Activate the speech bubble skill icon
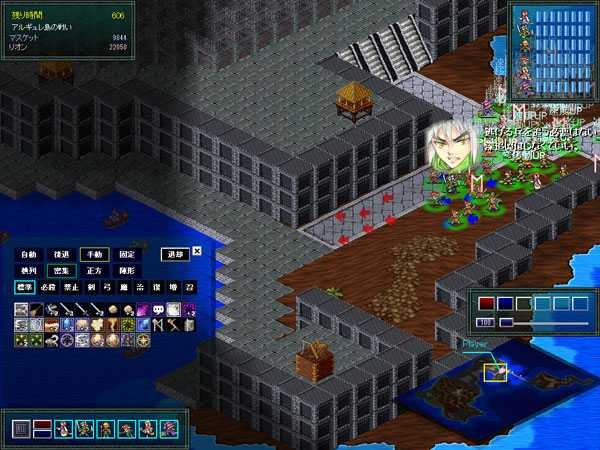Image resolution: width=600 pixels, height=450 pixels. (x=158, y=310)
